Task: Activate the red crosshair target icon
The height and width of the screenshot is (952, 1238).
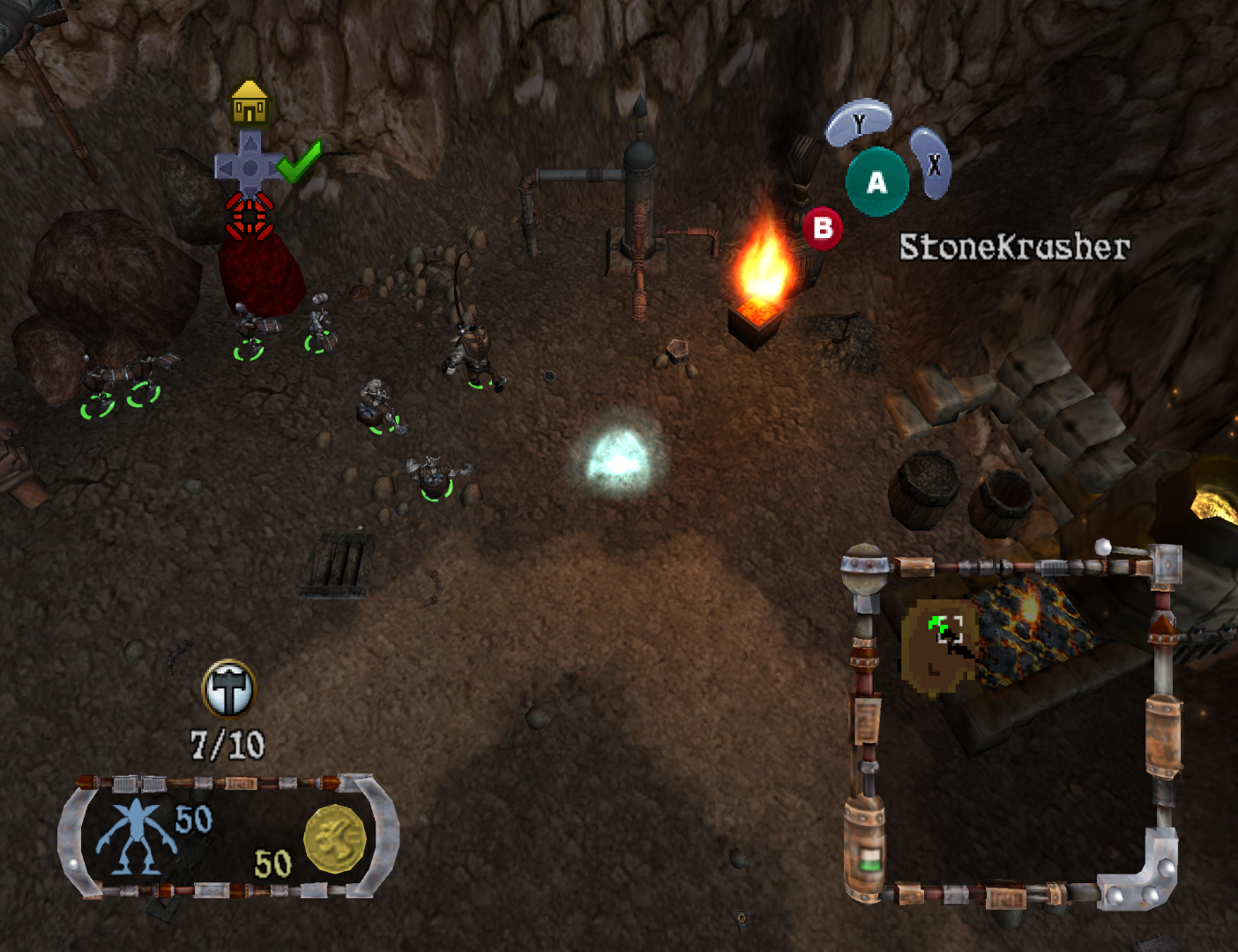Action: 250,216
